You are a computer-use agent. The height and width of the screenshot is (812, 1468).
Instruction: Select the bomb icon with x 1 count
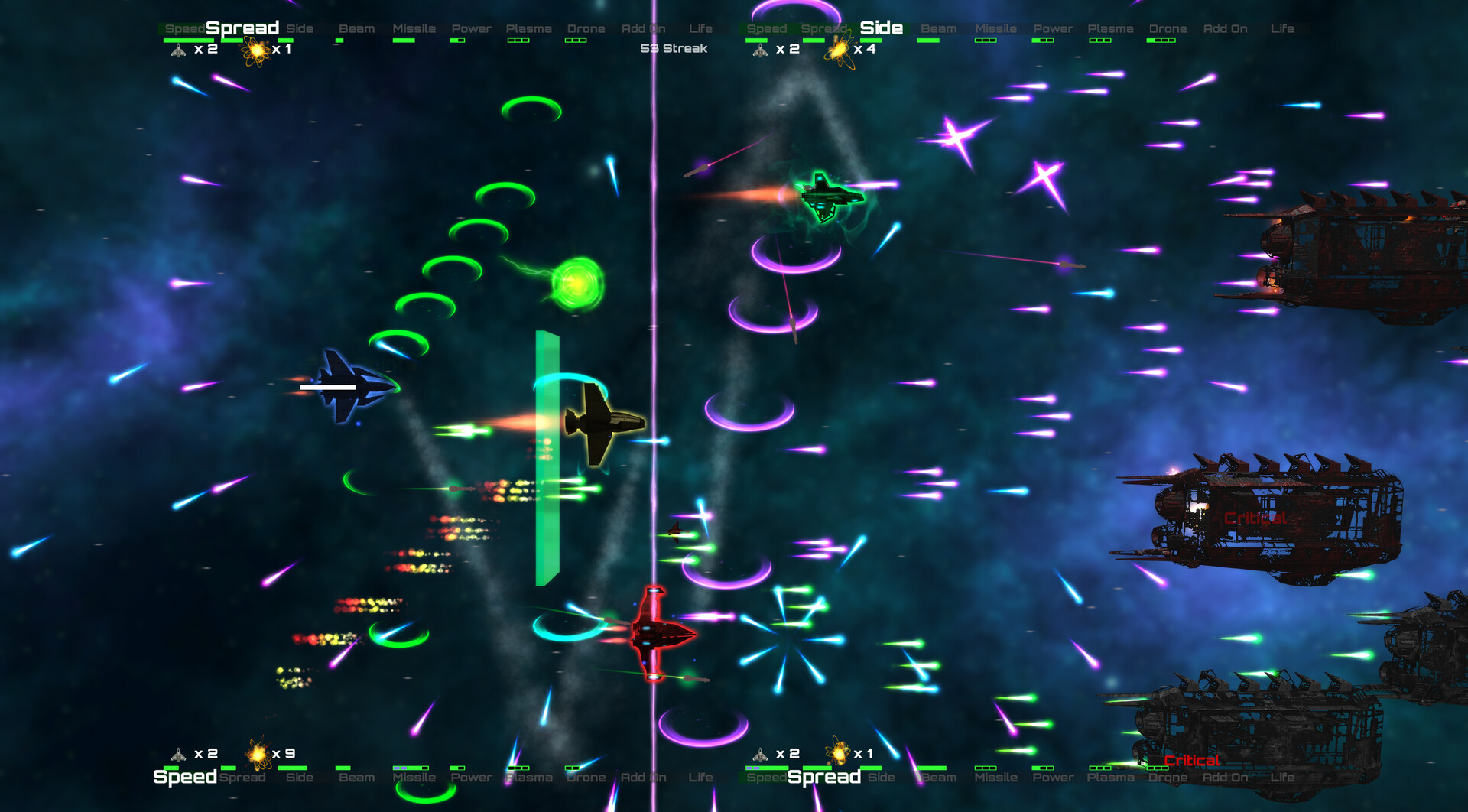(x=255, y=50)
